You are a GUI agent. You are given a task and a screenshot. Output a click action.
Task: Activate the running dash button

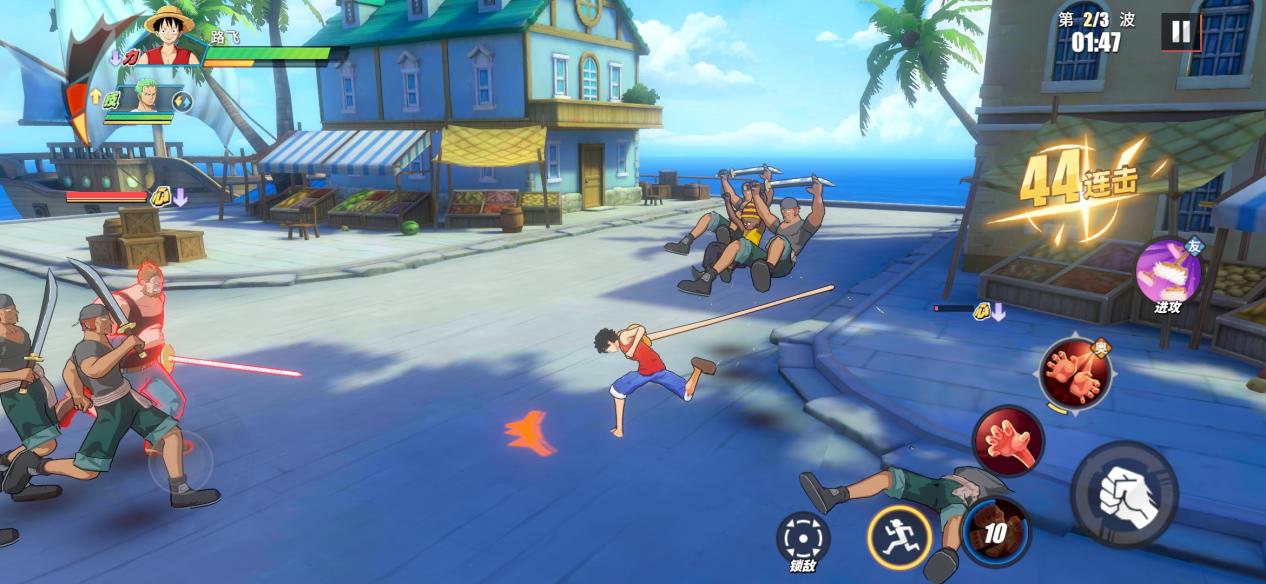click(899, 537)
